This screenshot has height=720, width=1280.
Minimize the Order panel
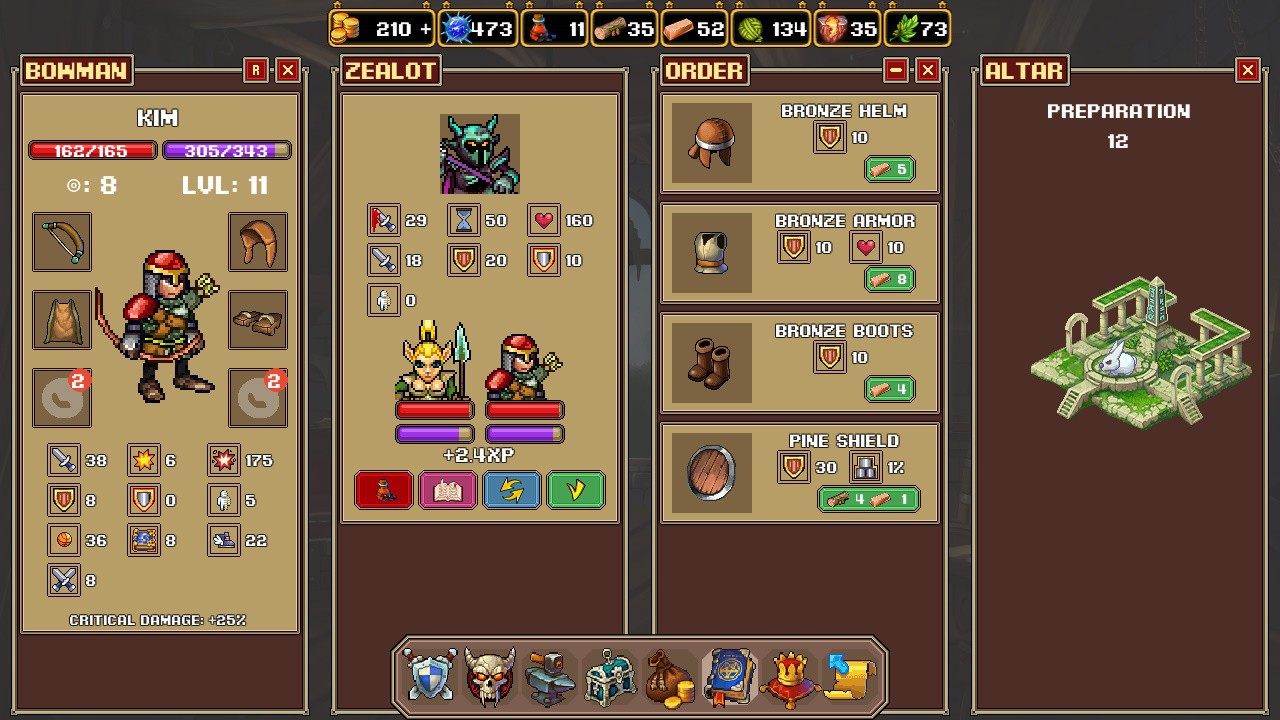pos(896,70)
